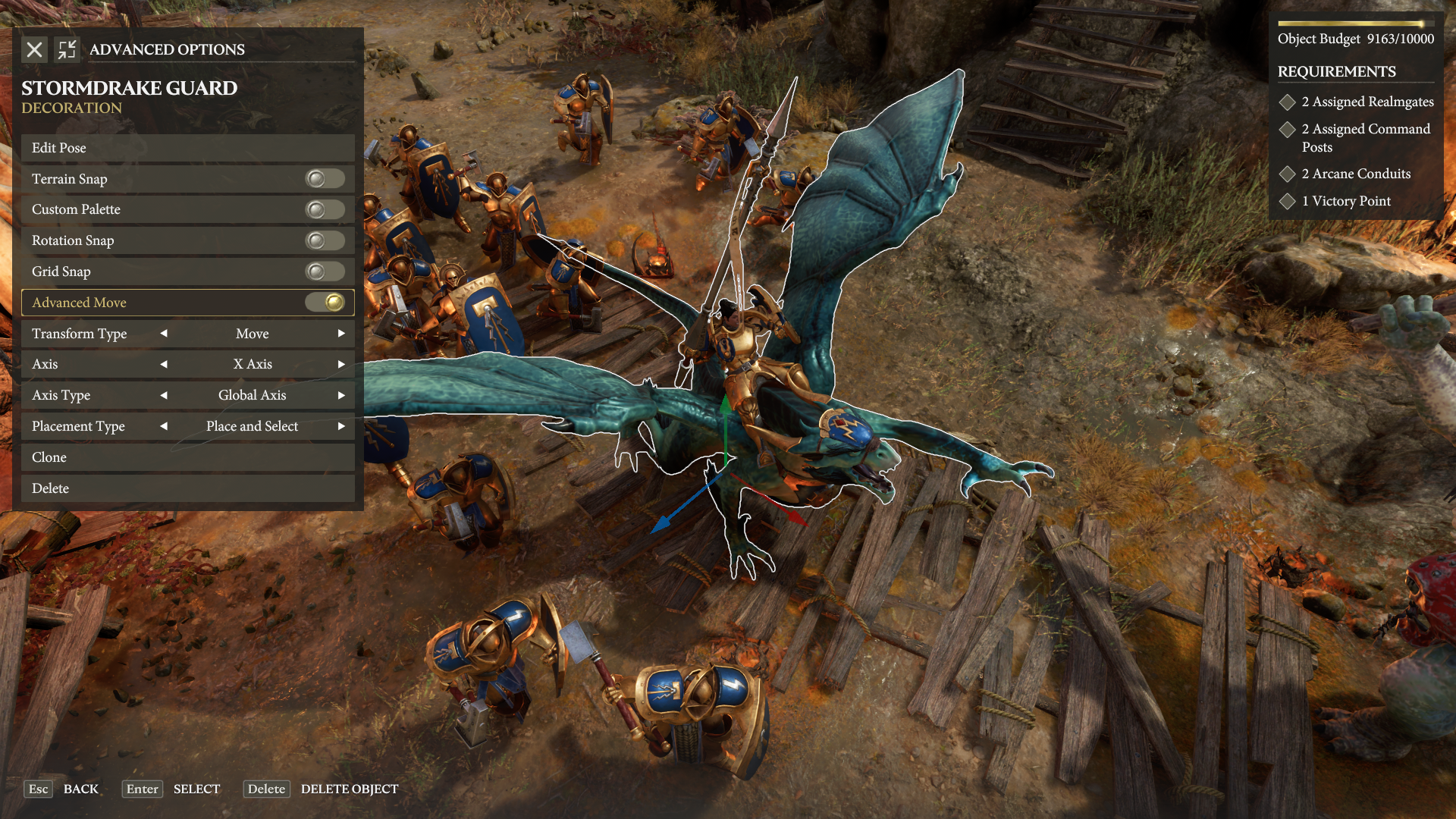1456x819 pixels.
Task: Cycle Axis setting back with left arrow
Action: (164, 364)
